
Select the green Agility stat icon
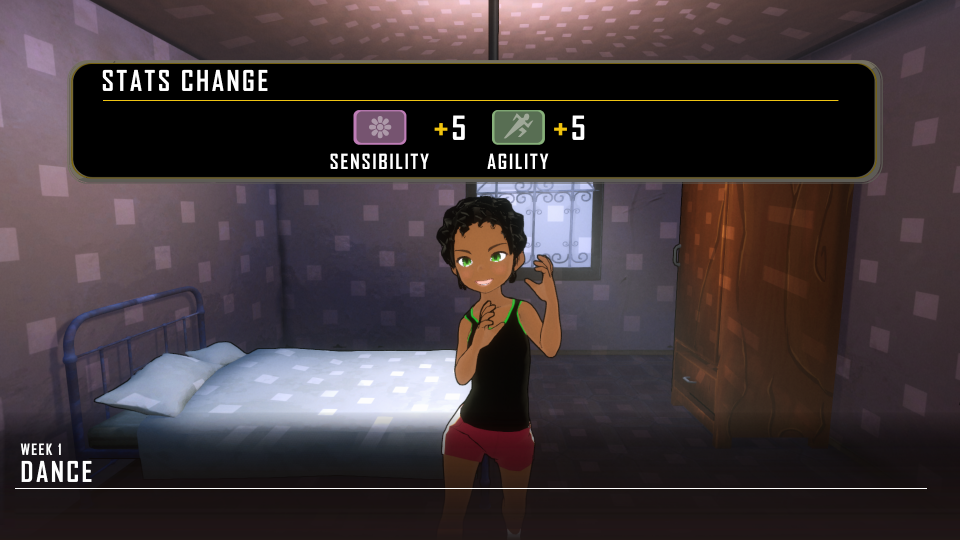518,128
